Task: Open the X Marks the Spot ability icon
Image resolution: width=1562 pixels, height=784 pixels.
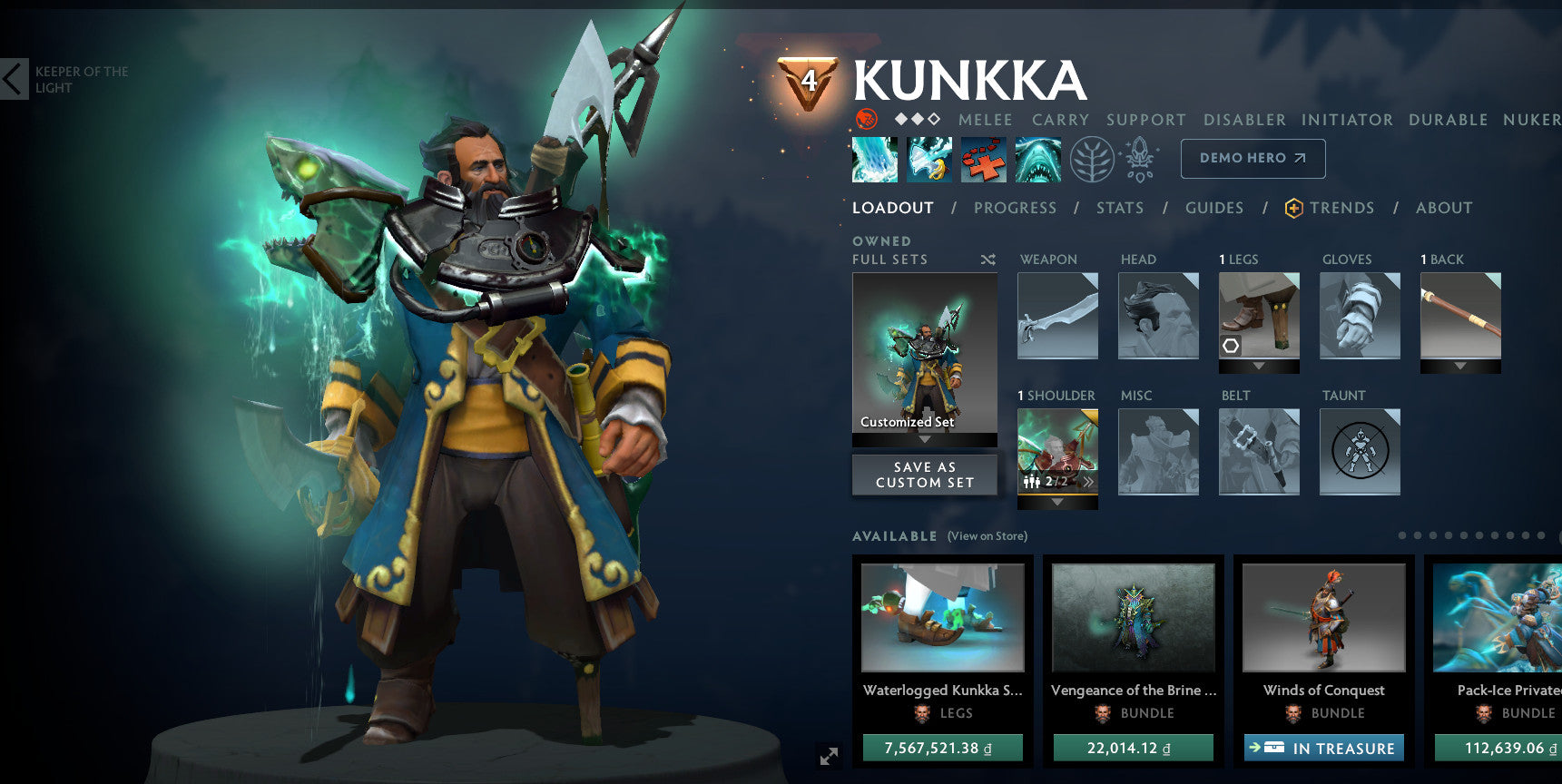Action: [983, 159]
